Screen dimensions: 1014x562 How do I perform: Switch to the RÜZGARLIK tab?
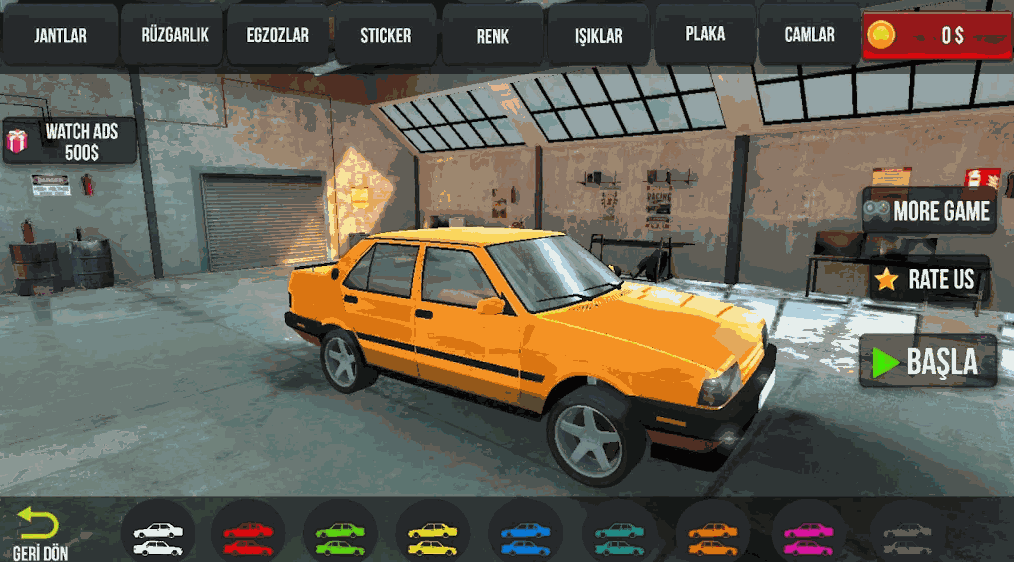pyautogui.click(x=175, y=36)
